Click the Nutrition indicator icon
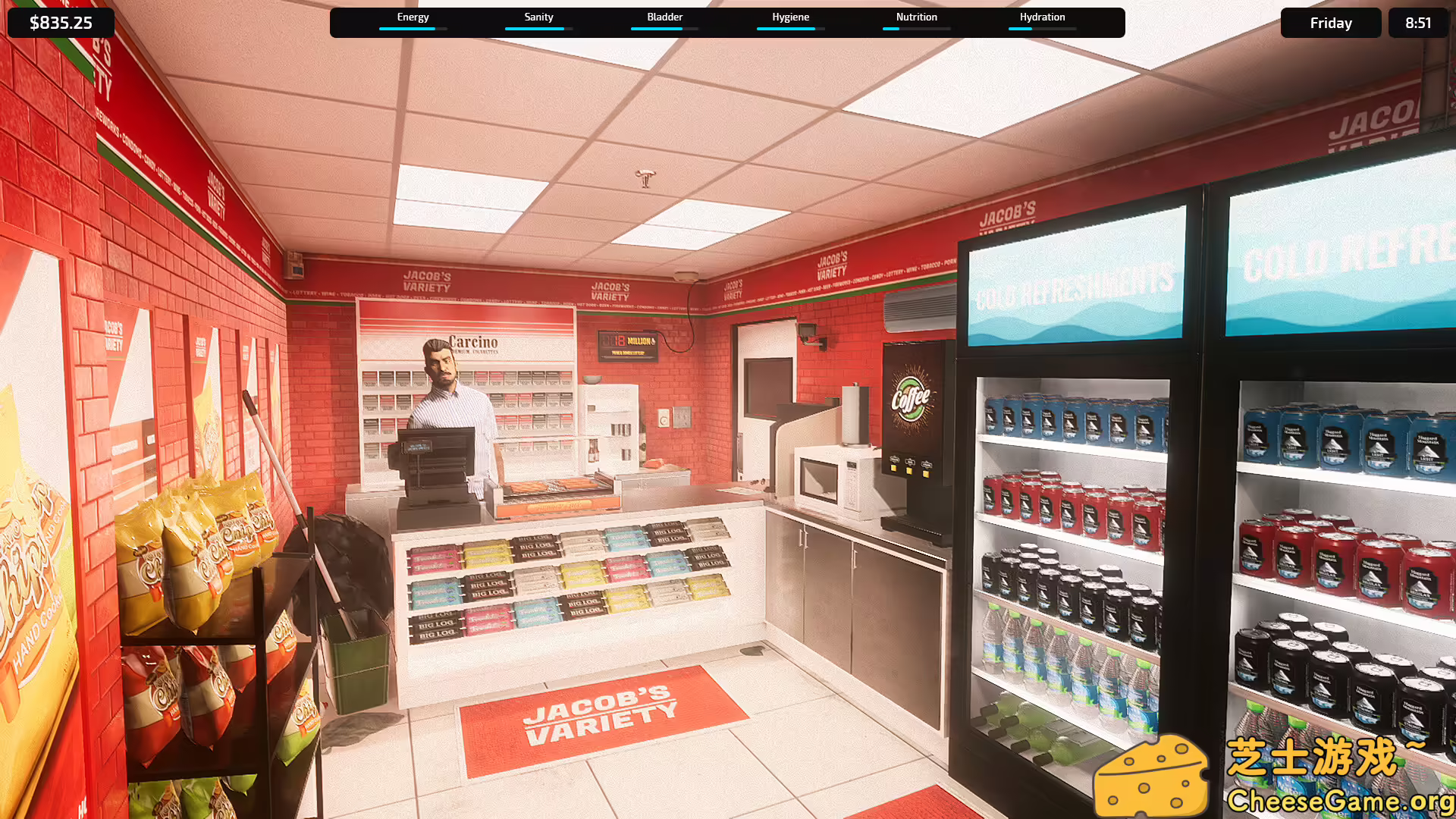1456x819 pixels. click(x=916, y=17)
